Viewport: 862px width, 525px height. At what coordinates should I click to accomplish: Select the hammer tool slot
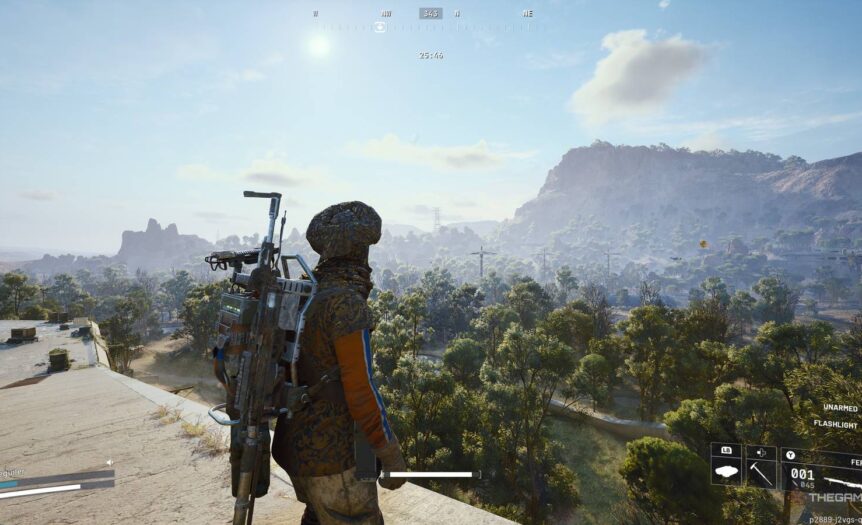[x=761, y=471]
